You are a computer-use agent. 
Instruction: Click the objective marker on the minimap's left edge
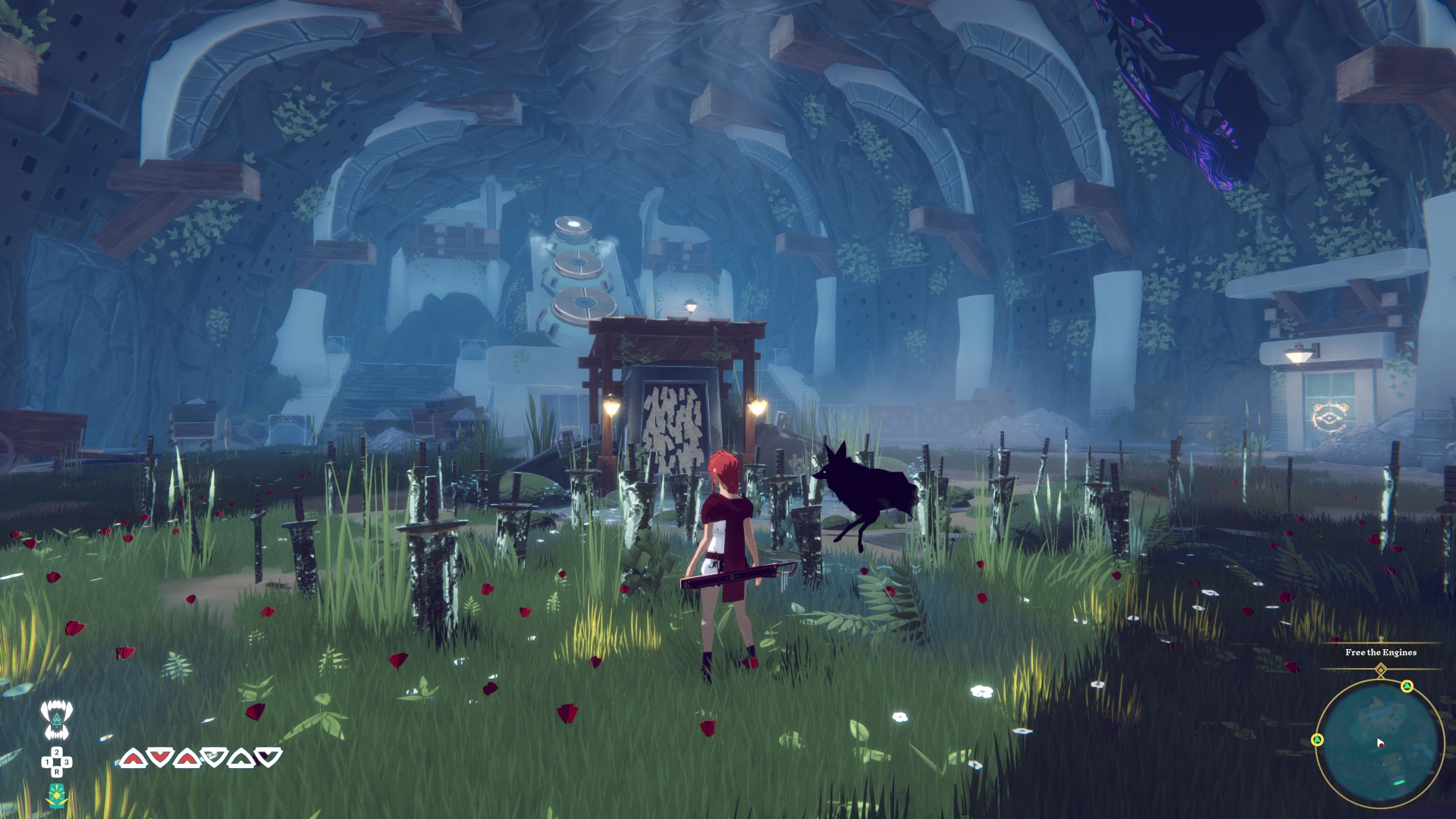[x=1317, y=739]
